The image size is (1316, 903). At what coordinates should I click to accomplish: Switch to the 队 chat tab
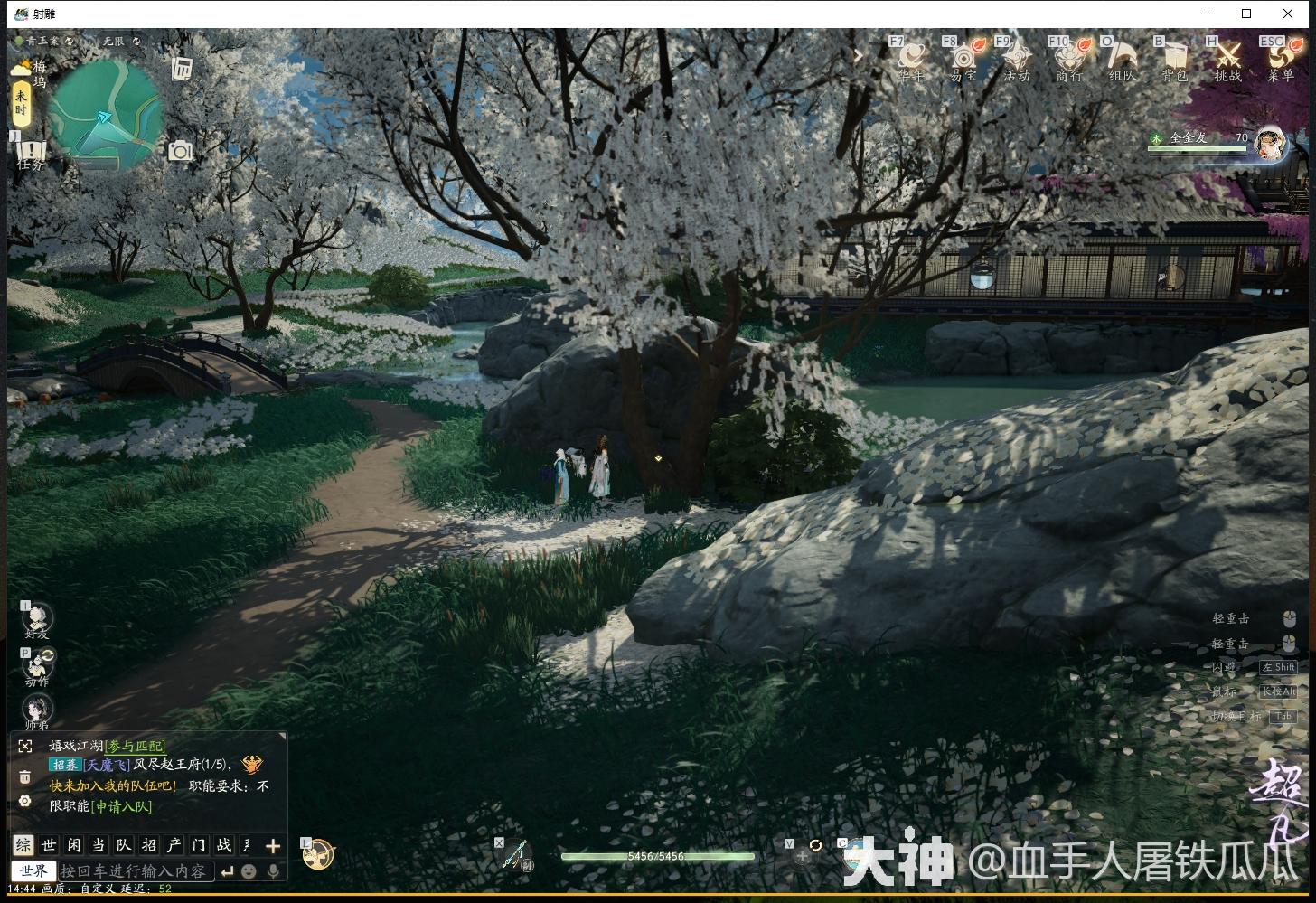[122, 846]
